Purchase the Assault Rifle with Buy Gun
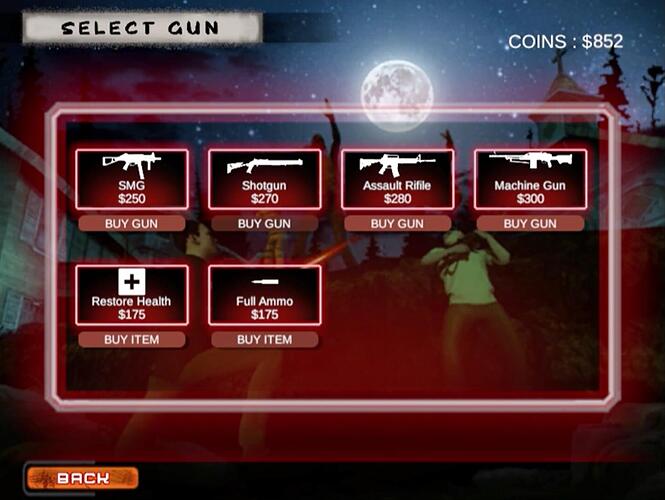 (397, 224)
